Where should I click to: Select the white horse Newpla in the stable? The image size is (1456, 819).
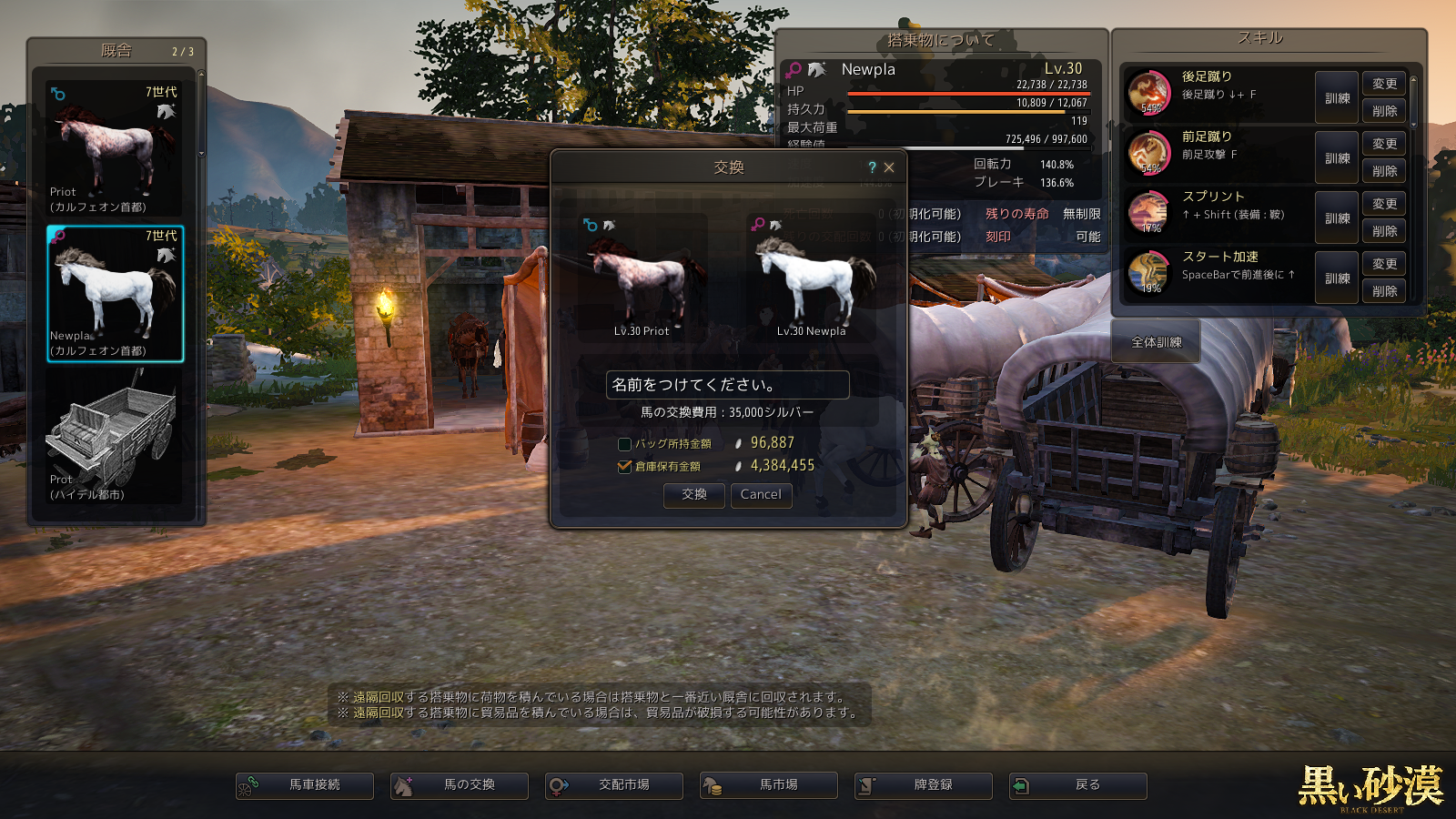point(115,294)
